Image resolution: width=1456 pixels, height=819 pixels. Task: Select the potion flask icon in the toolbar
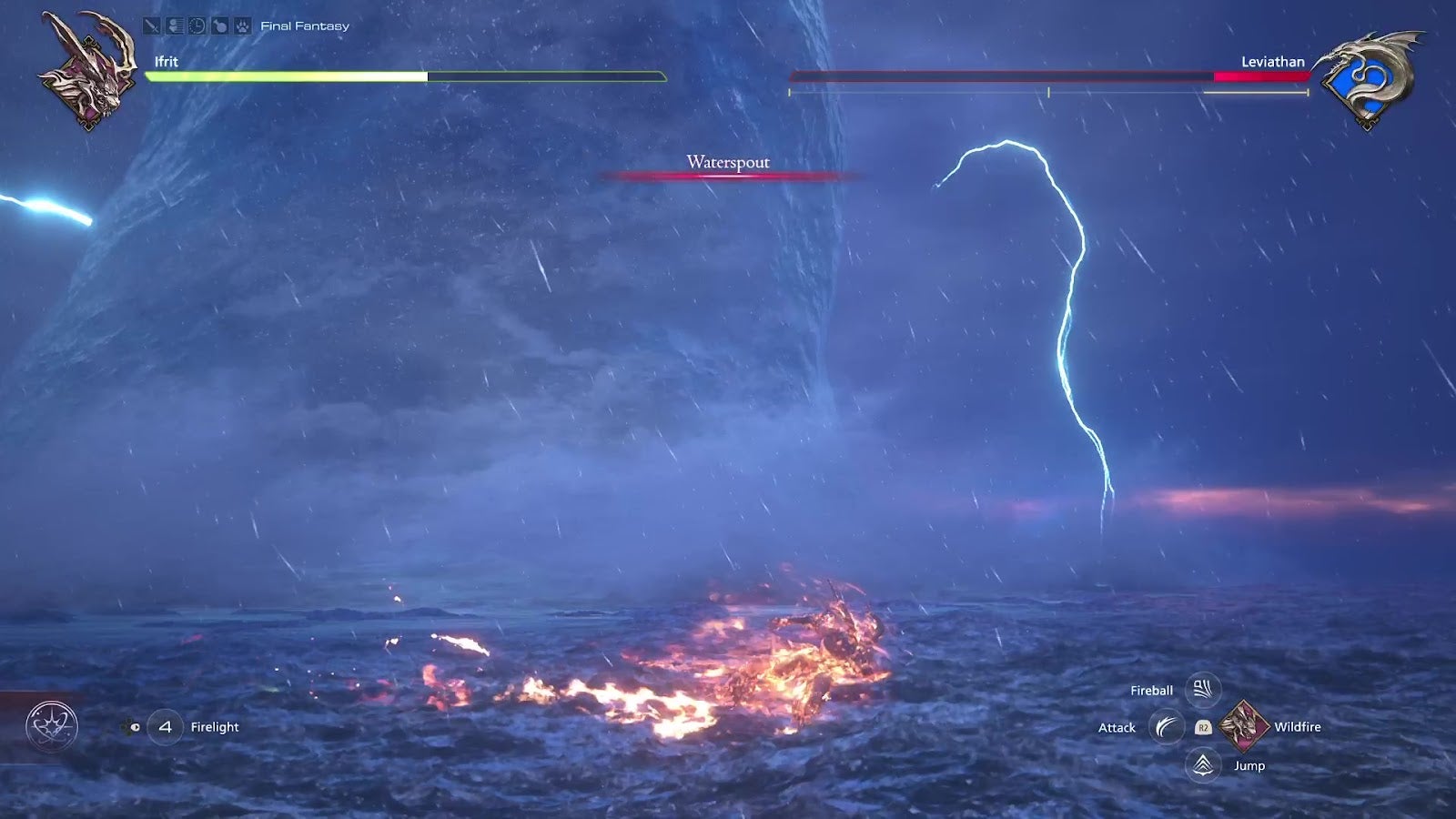218,26
